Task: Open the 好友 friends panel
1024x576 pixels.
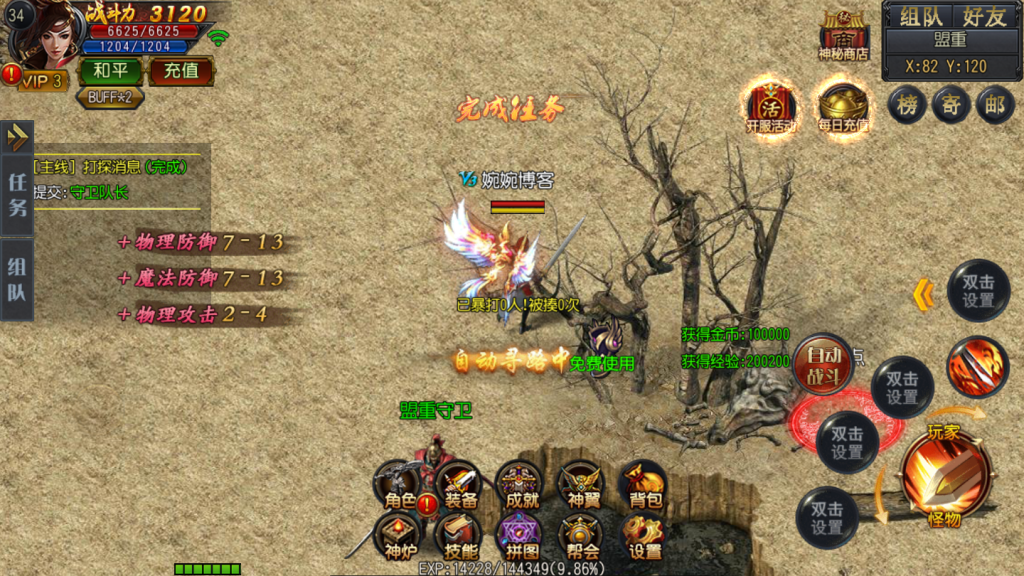Action: pyautogui.click(x=984, y=16)
